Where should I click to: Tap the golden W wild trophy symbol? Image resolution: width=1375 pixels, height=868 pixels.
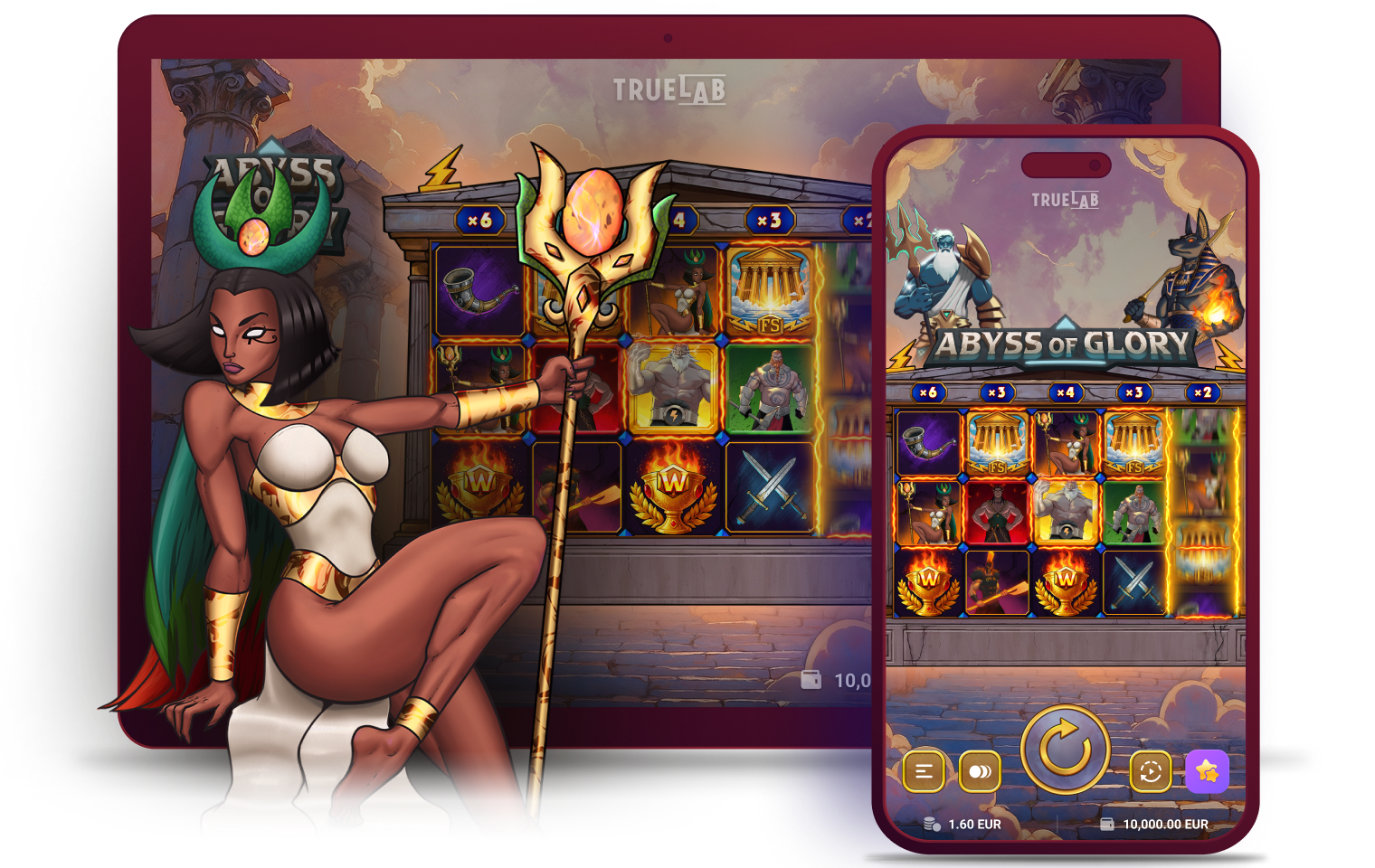click(930, 583)
